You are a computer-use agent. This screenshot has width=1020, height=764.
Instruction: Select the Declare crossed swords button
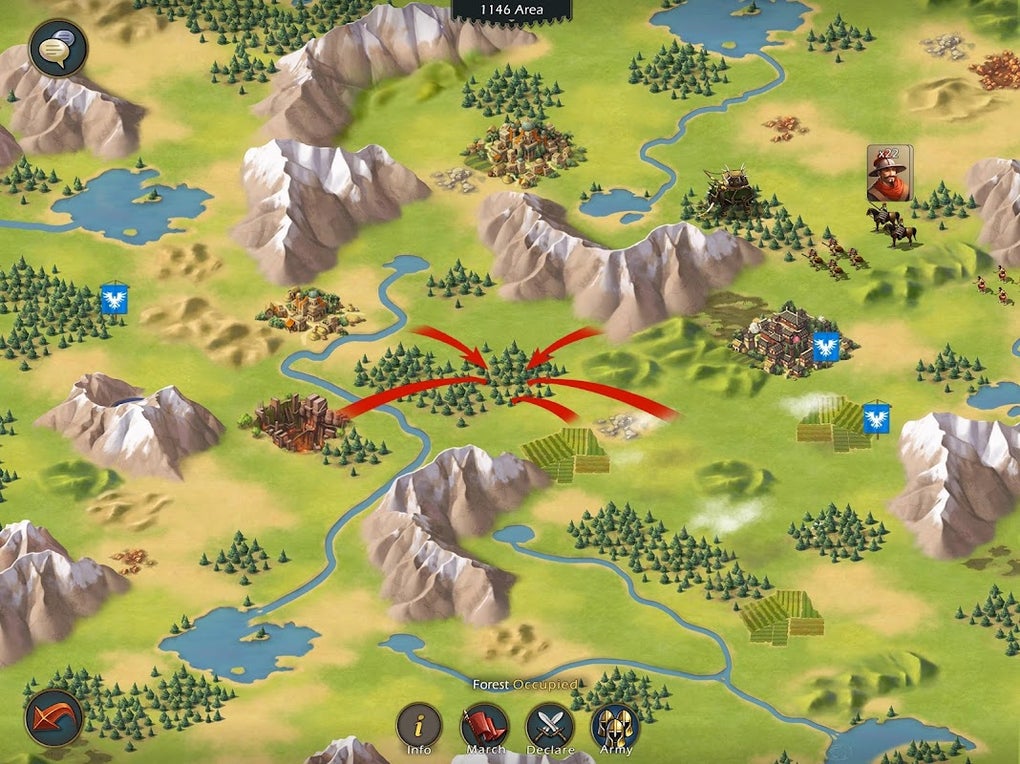pos(550,727)
